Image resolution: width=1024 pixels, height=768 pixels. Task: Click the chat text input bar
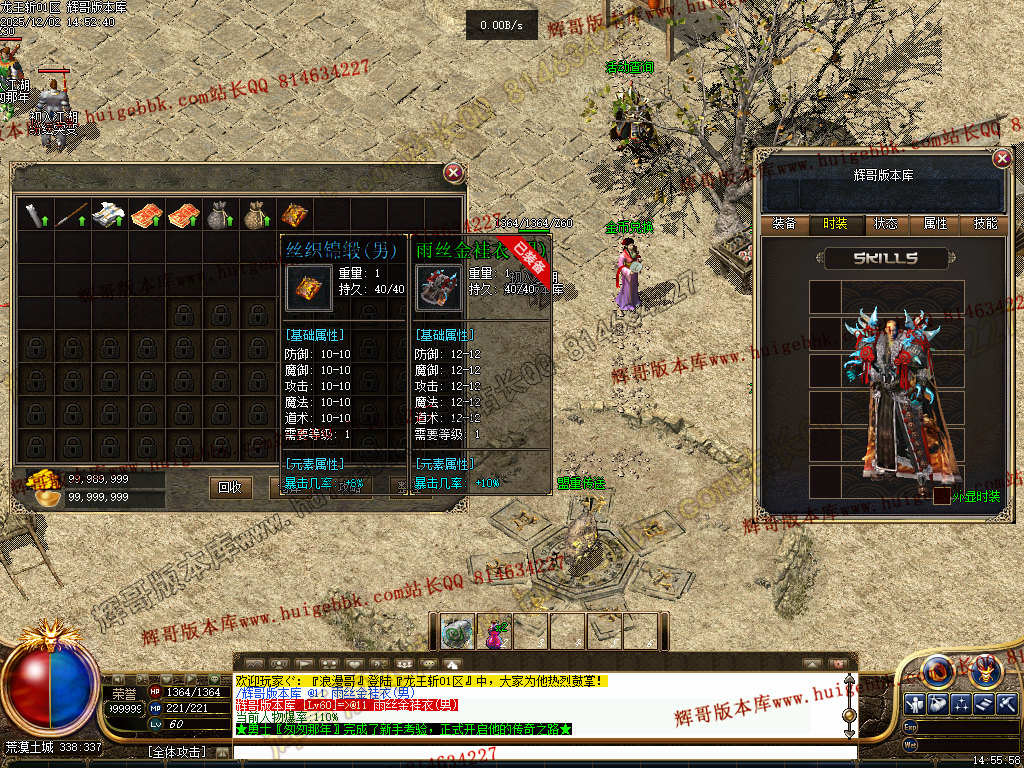[x=540, y=750]
